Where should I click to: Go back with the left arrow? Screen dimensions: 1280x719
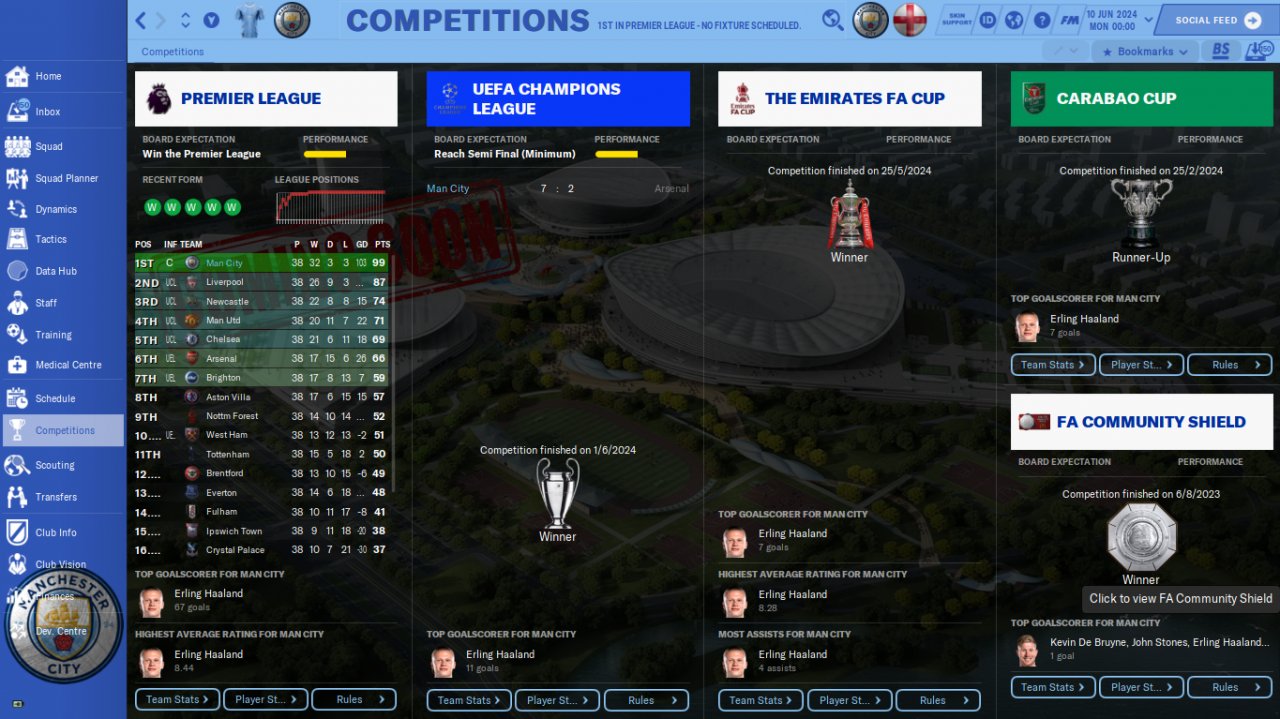[x=141, y=20]
